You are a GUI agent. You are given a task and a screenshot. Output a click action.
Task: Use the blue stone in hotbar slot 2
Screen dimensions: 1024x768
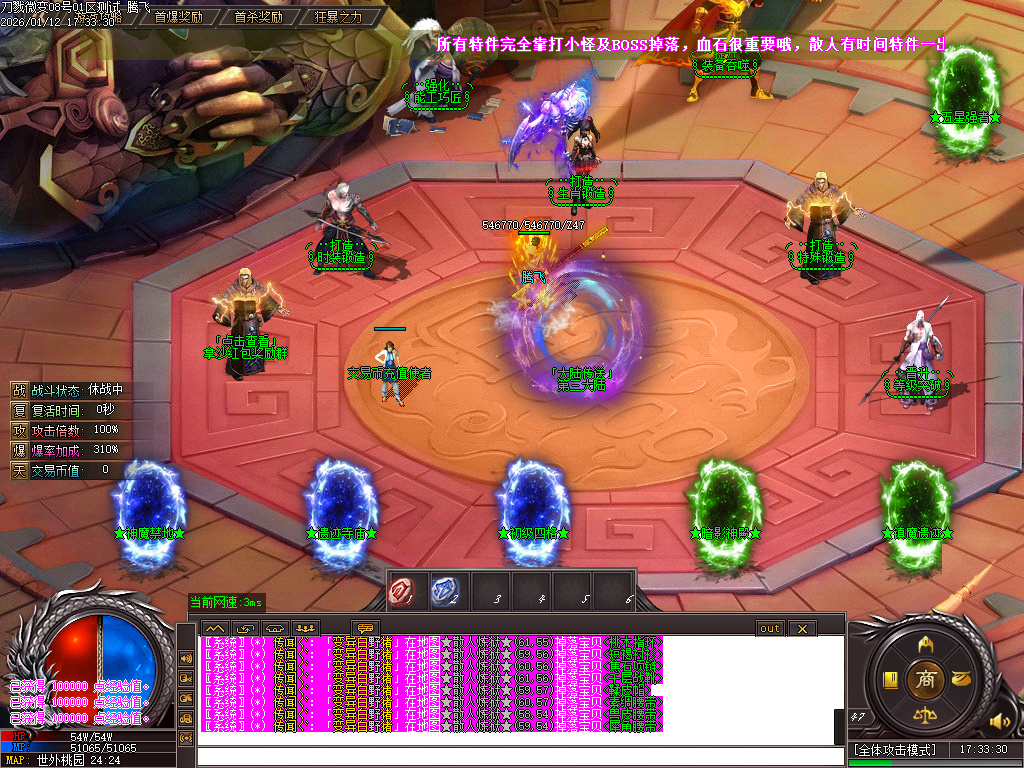pos(447,592)
